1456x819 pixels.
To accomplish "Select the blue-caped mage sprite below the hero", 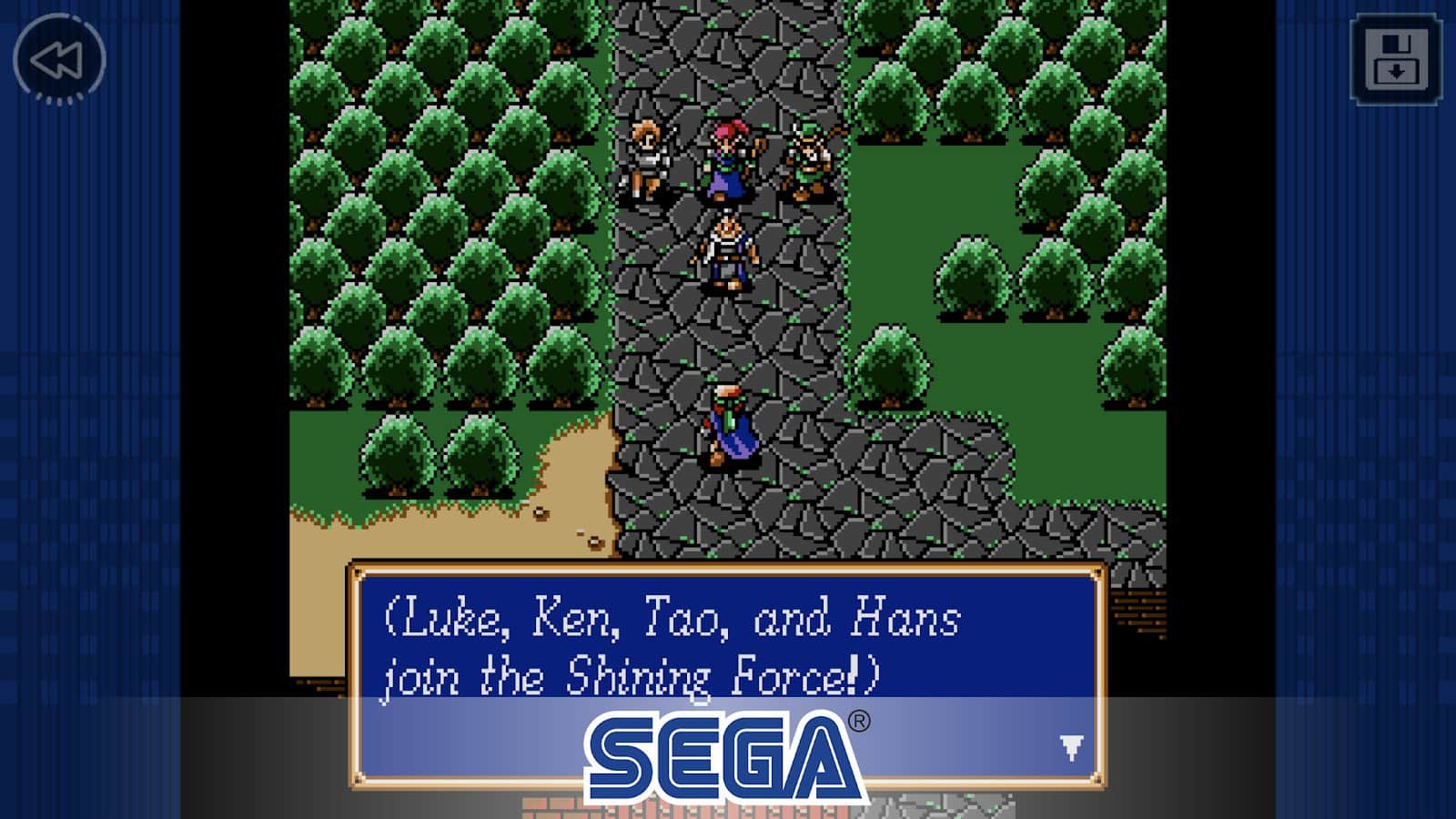I will [726, 423].
